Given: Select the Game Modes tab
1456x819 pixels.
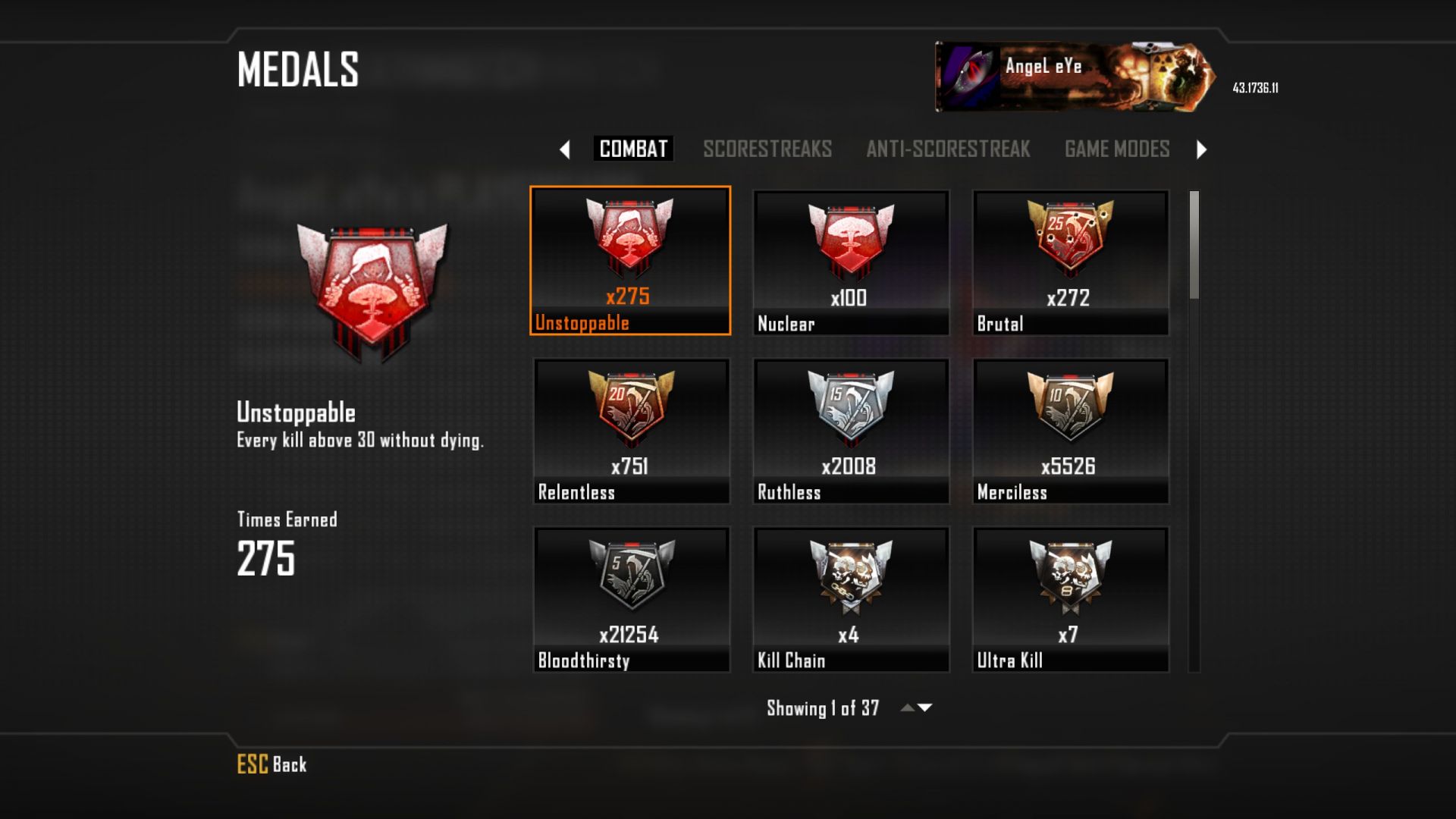Looking at the screenshot, I should point(1116,149).
